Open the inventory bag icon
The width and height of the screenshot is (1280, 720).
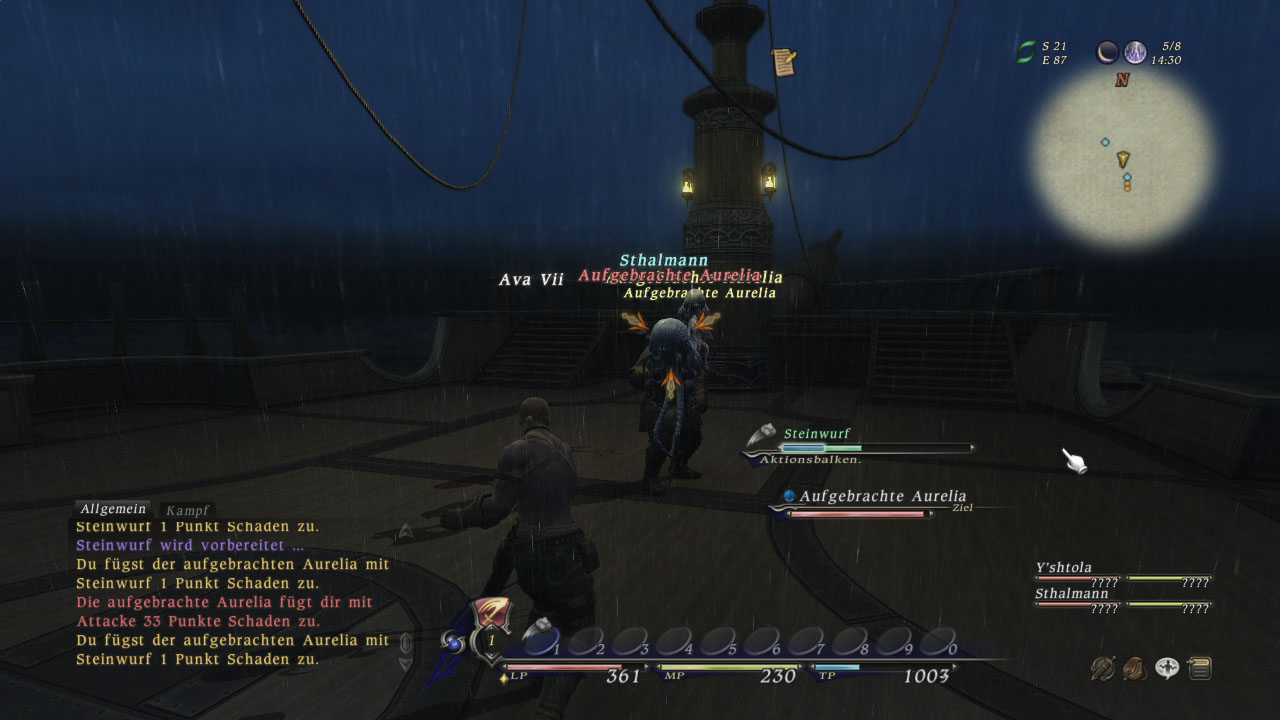pos(1135,666)
